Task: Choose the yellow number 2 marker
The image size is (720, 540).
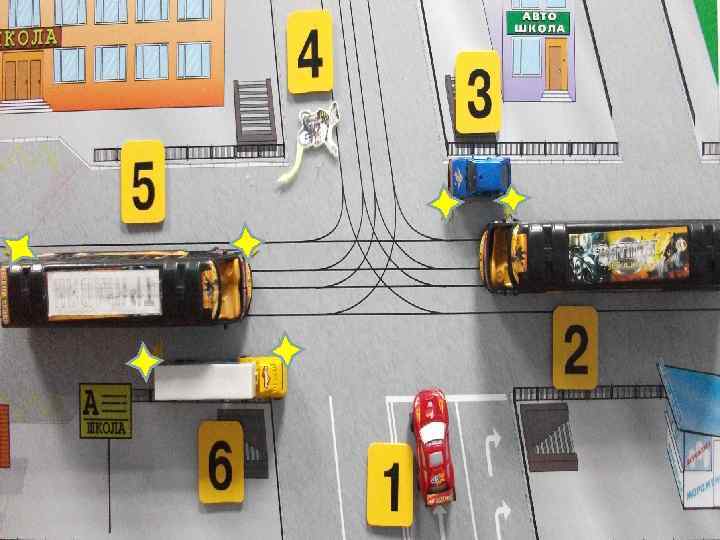Action: [x=575, y=348]
